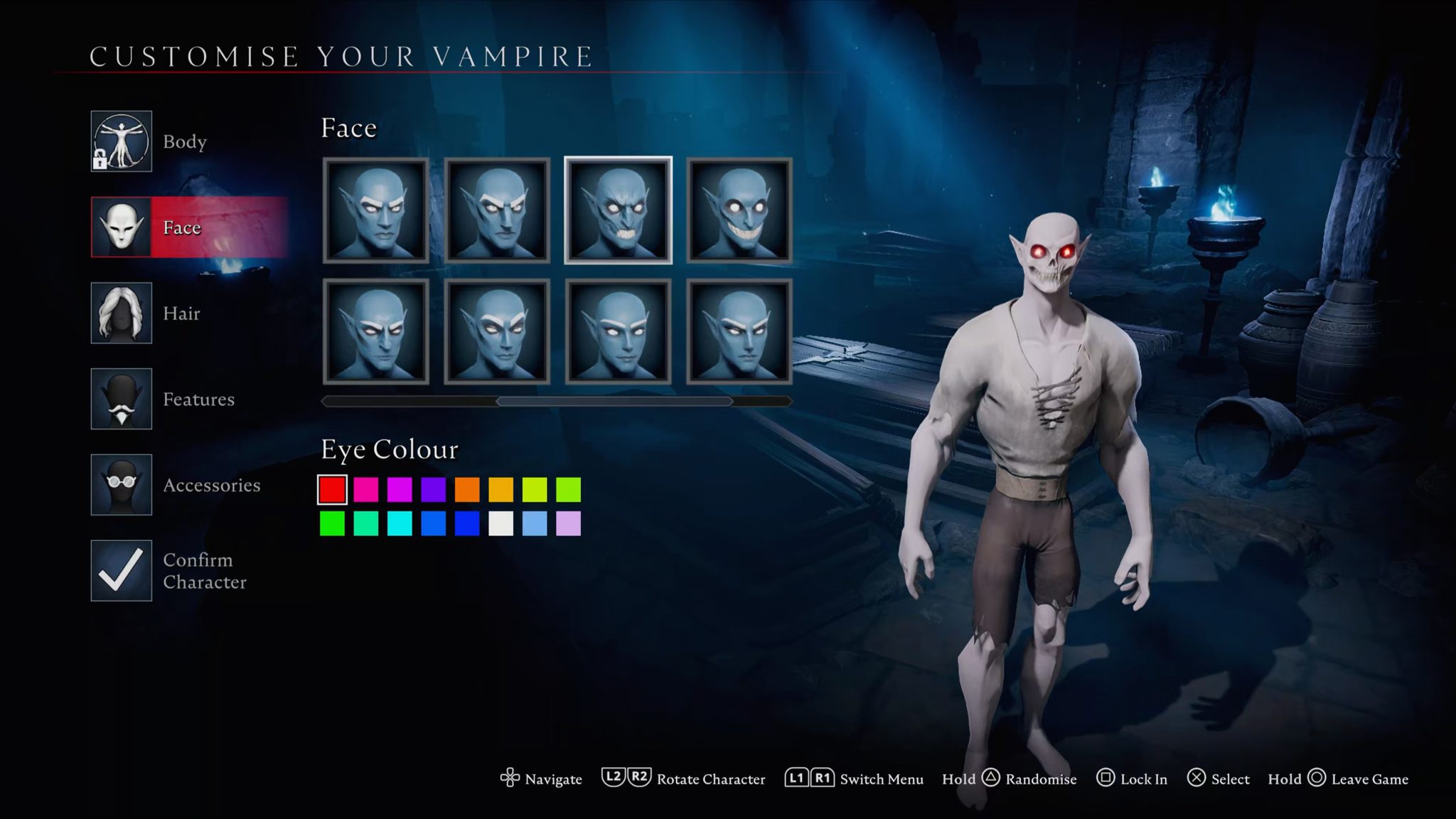Select the pale lilac eye colour
The image size is (1456, 819).
point(568,524)
